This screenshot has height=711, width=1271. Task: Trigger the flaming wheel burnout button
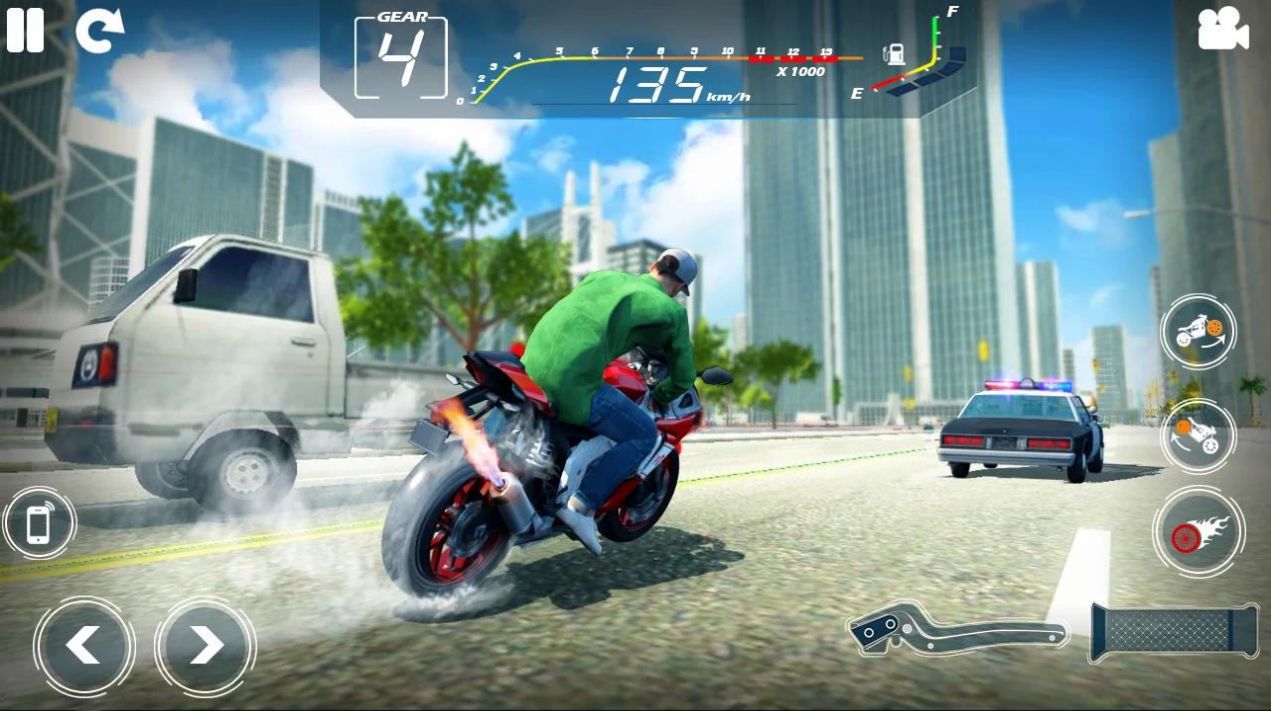1198,533
